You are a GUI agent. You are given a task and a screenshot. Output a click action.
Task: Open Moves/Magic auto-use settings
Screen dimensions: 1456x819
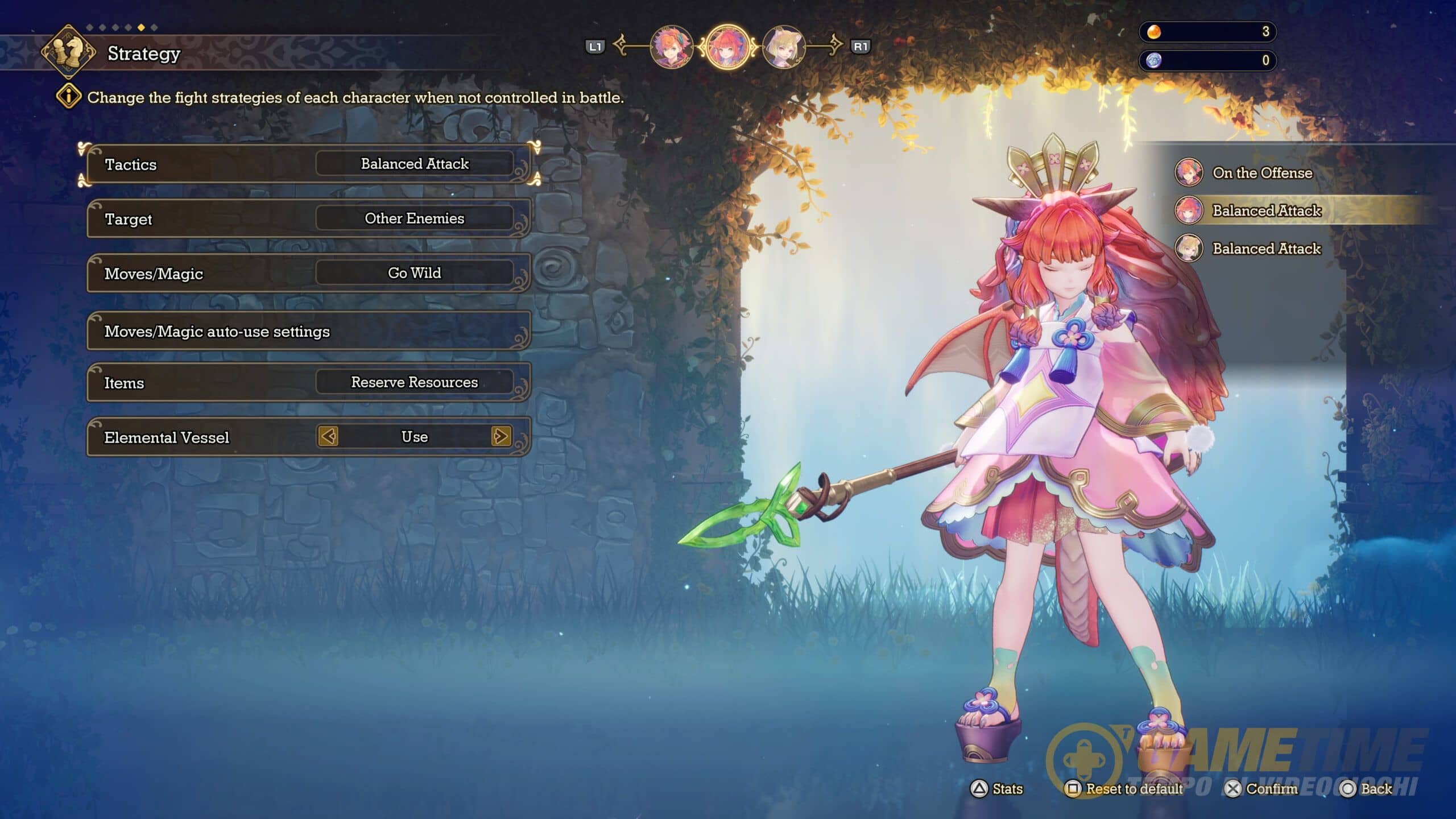pos(308,331)
